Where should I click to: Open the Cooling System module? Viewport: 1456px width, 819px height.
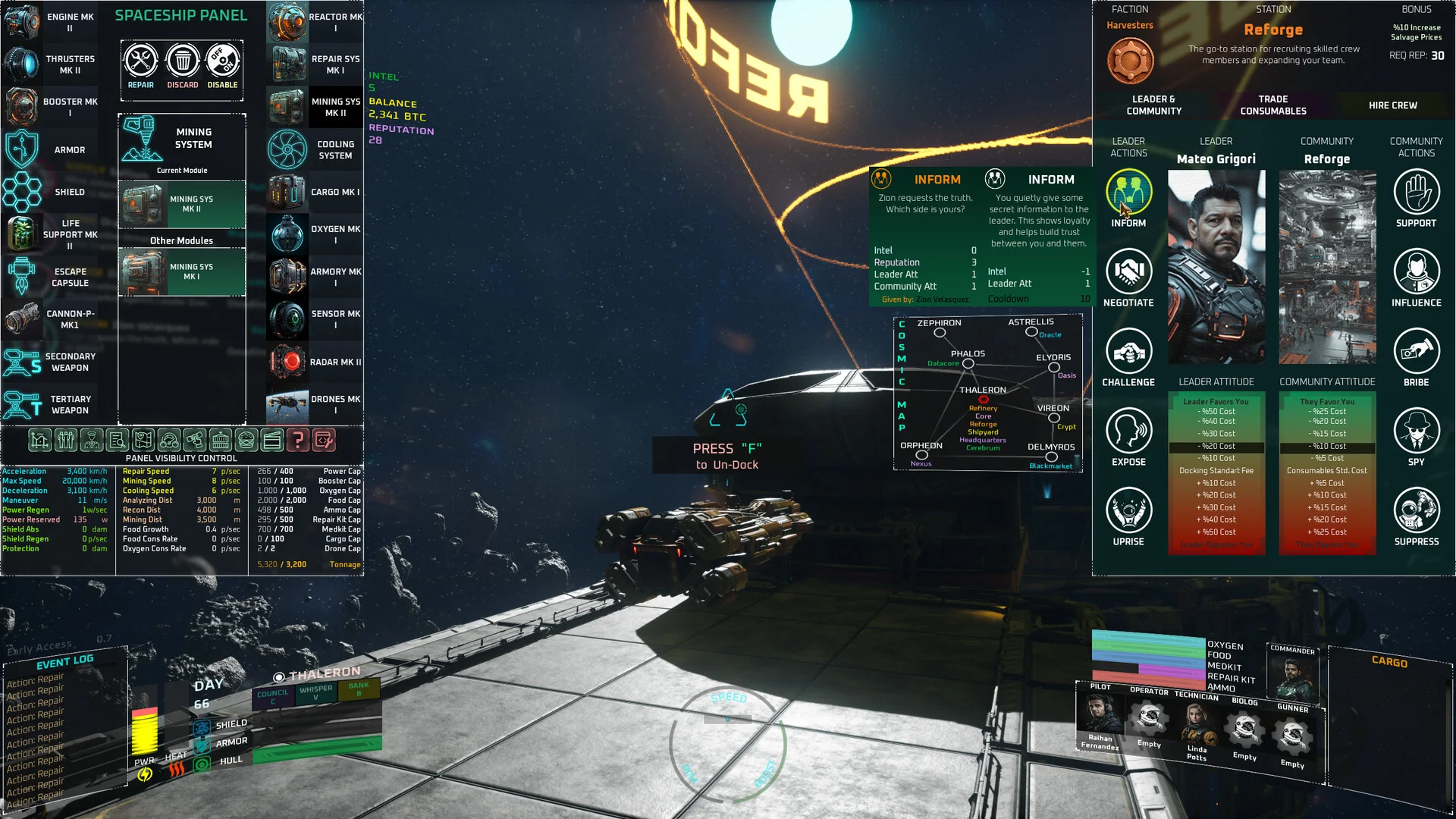pos(315,149)
